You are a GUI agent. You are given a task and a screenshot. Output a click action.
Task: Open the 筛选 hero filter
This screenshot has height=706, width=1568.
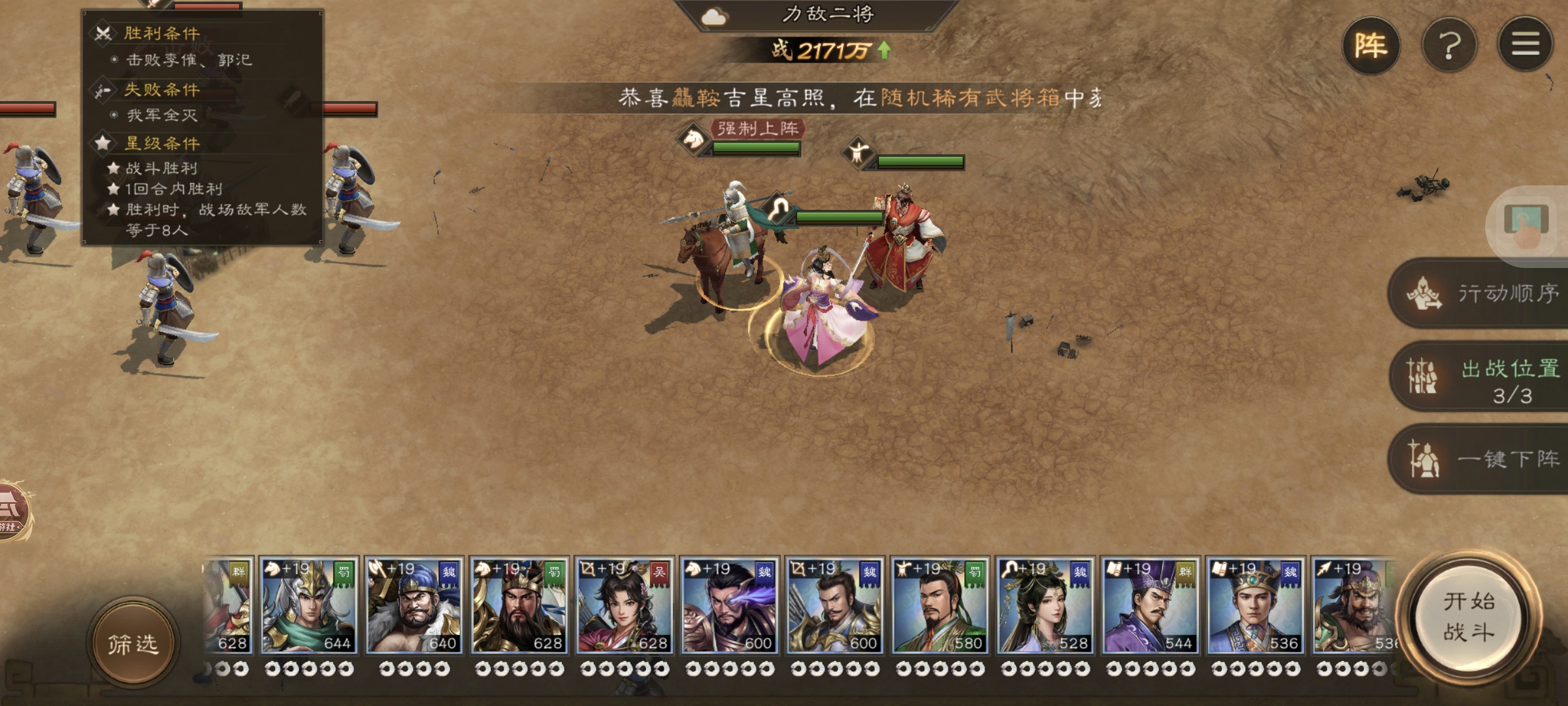(x=133, y=643)
